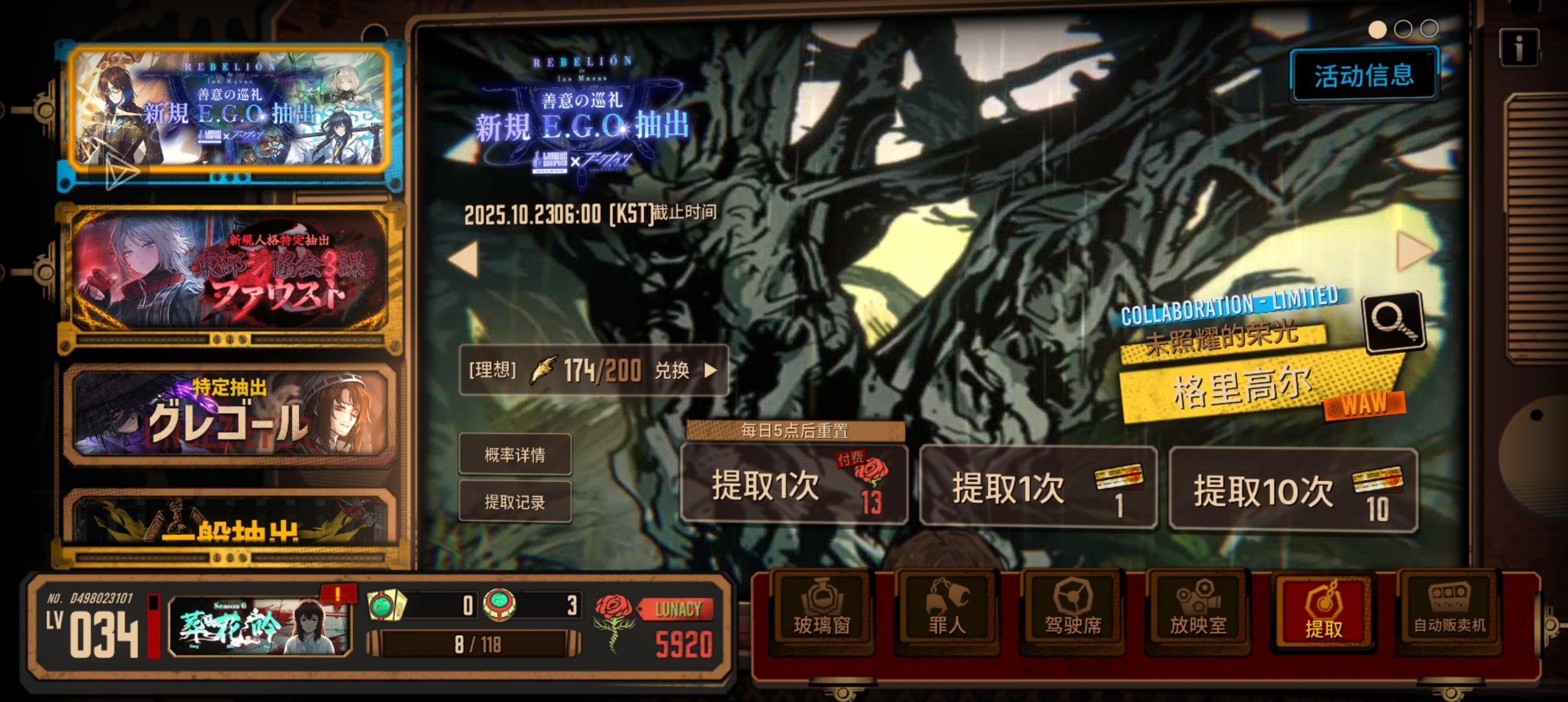Select the first page indicator dot
The height and width of the screenshot is (702, 1568).
coord(1379,29)
